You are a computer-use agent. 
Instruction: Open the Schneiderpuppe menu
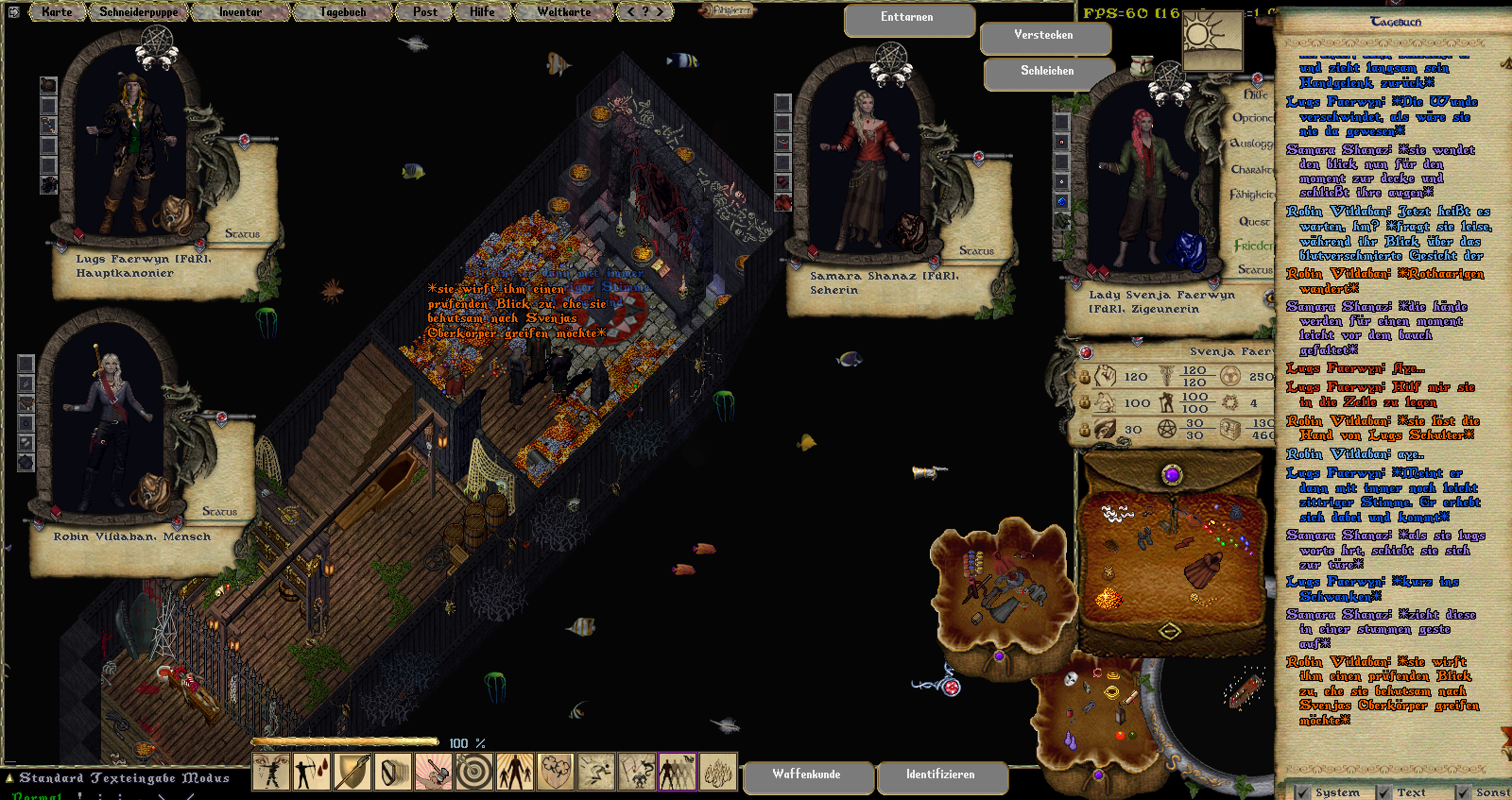pyautogui.click(x=139, y=12)
